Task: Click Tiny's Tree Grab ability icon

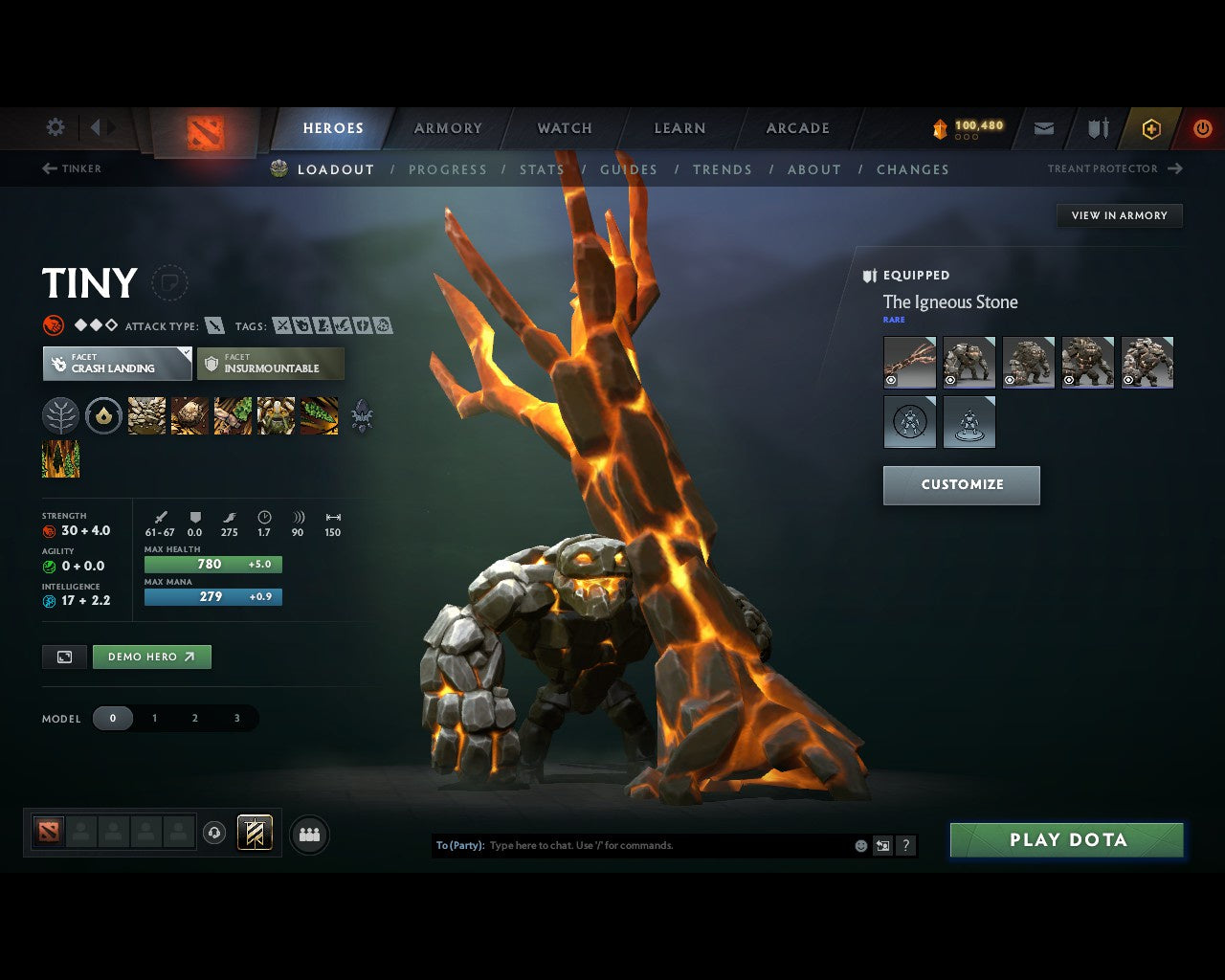Action: (233, 415)
